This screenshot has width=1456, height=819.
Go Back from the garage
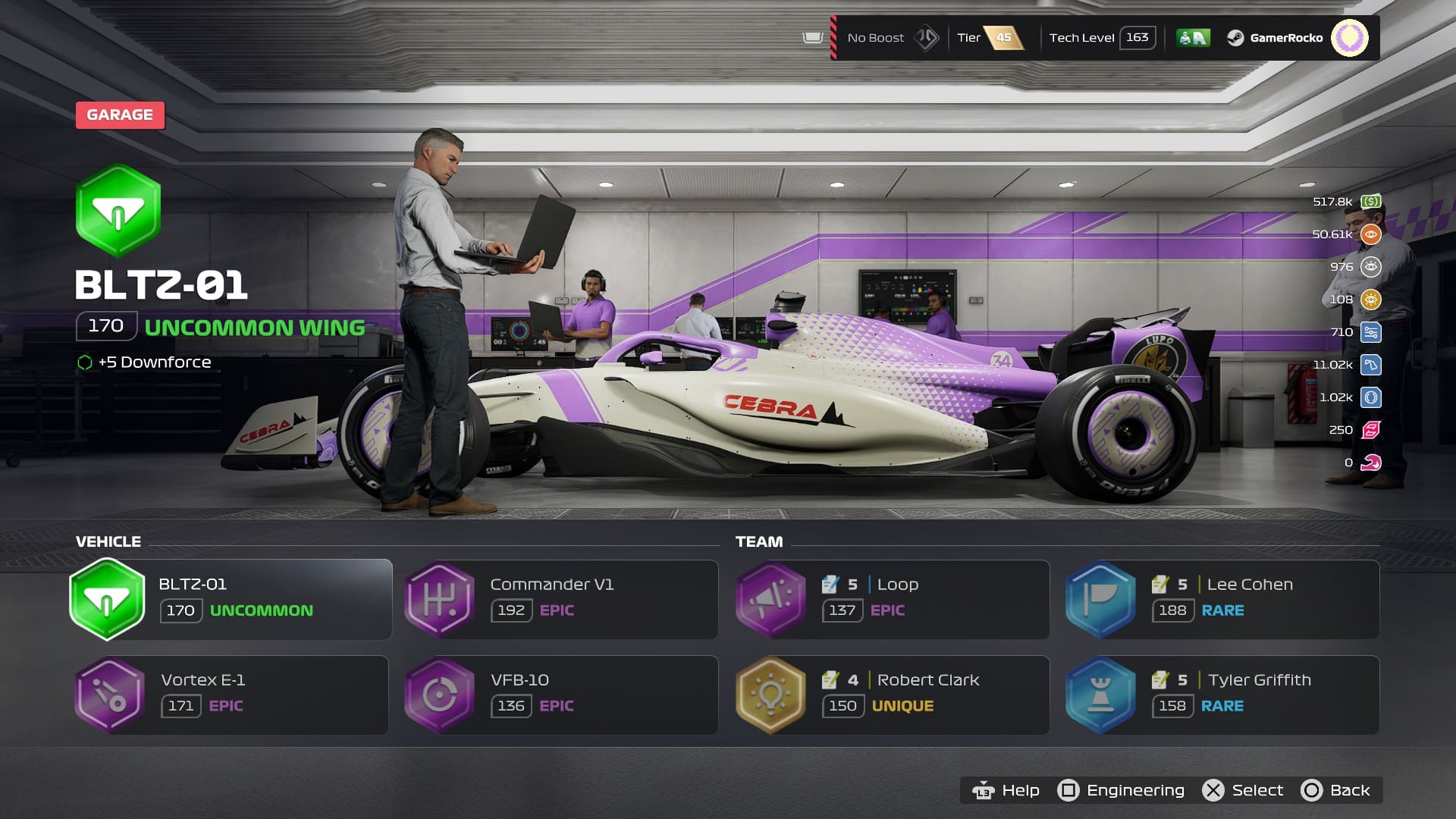pyautogui.click(x=1336, y=790)
